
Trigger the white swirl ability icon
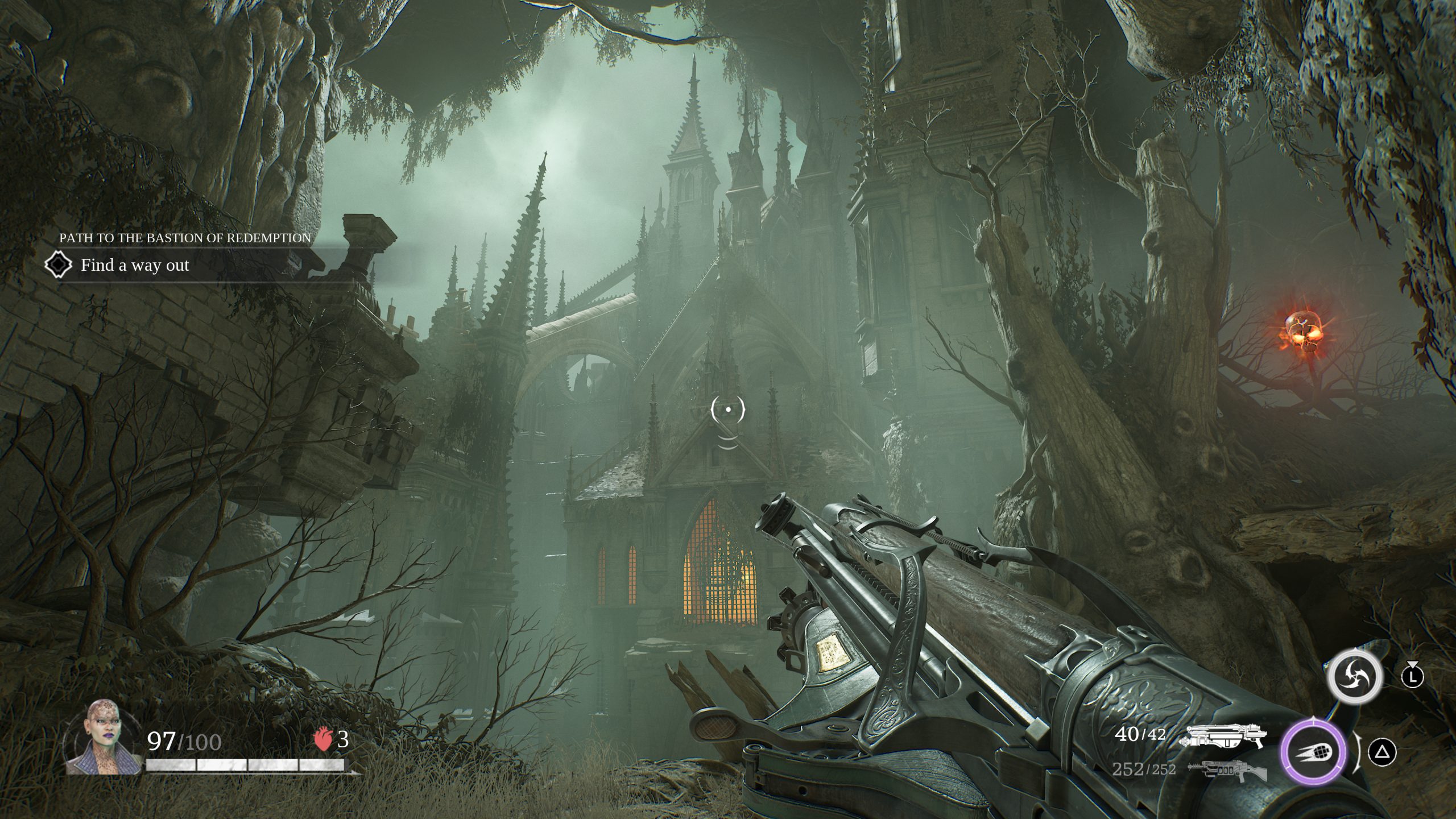(x=1354, y=677)
